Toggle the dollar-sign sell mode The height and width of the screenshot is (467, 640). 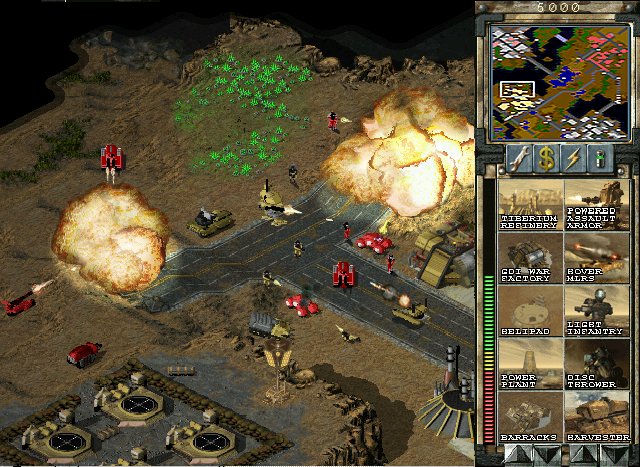[546, 157]
